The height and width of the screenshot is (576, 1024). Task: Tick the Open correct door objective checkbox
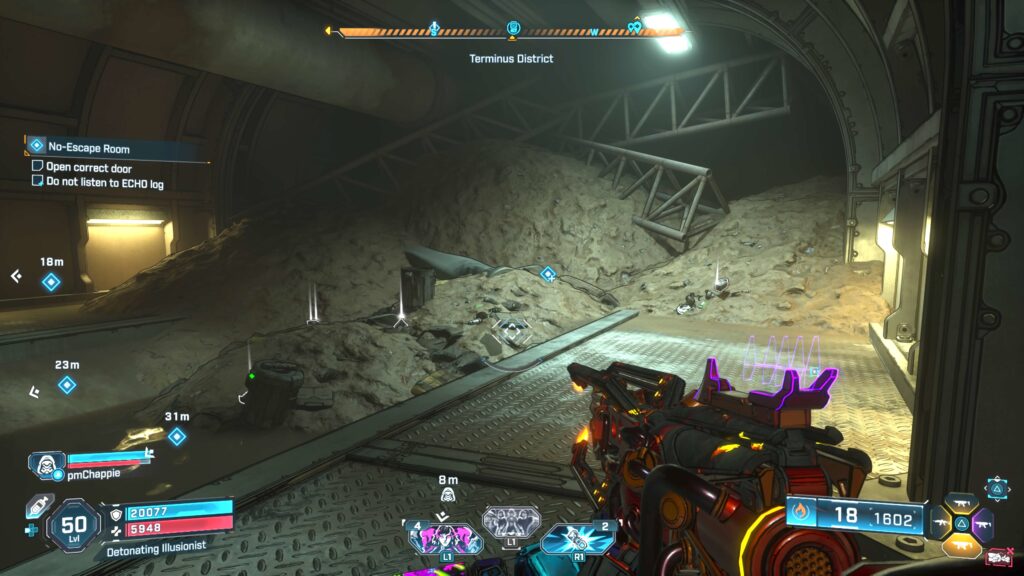pyautogui.click(x=38, y=167)
